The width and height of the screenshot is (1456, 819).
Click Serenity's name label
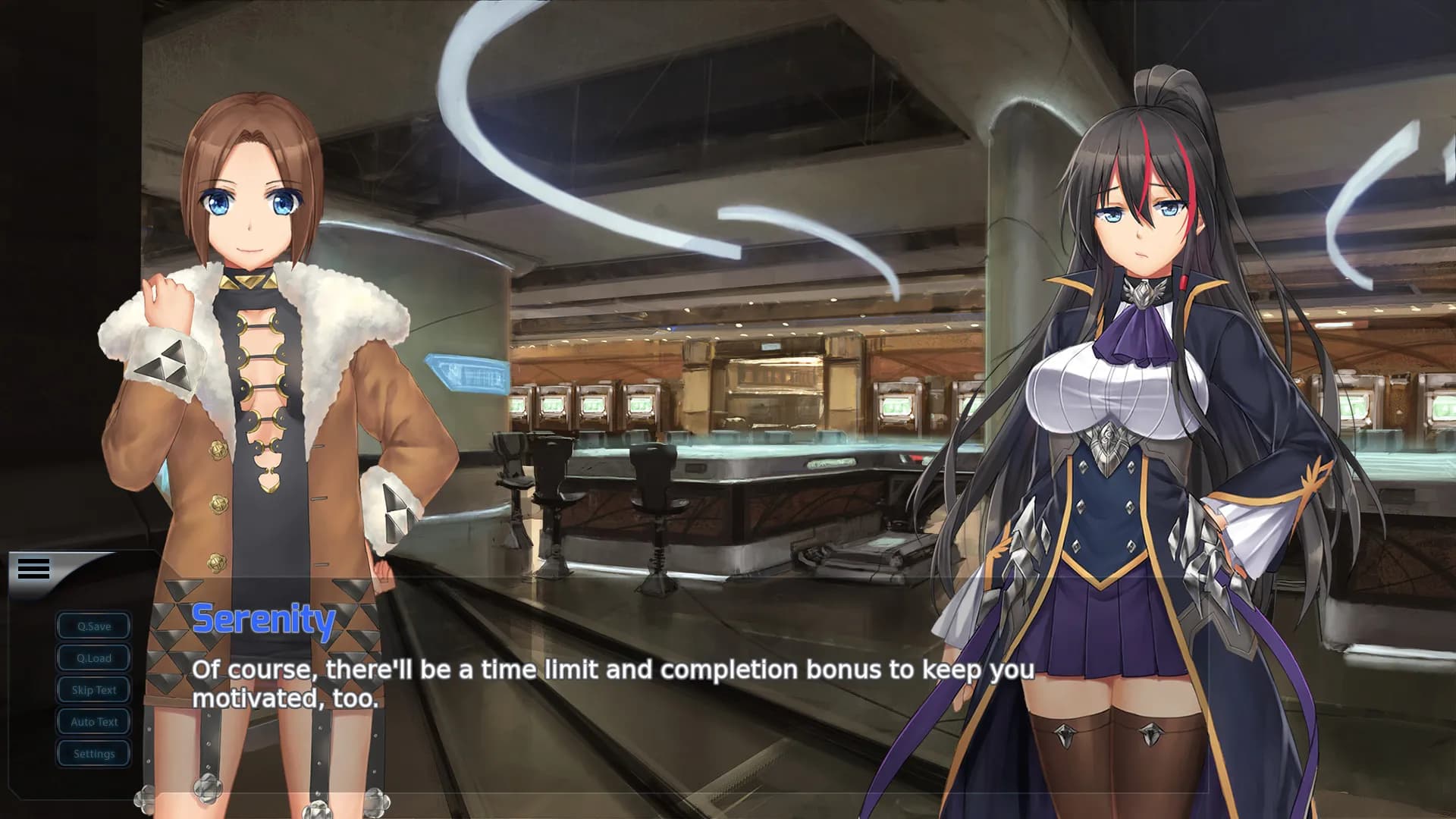(x=263, y=619)
